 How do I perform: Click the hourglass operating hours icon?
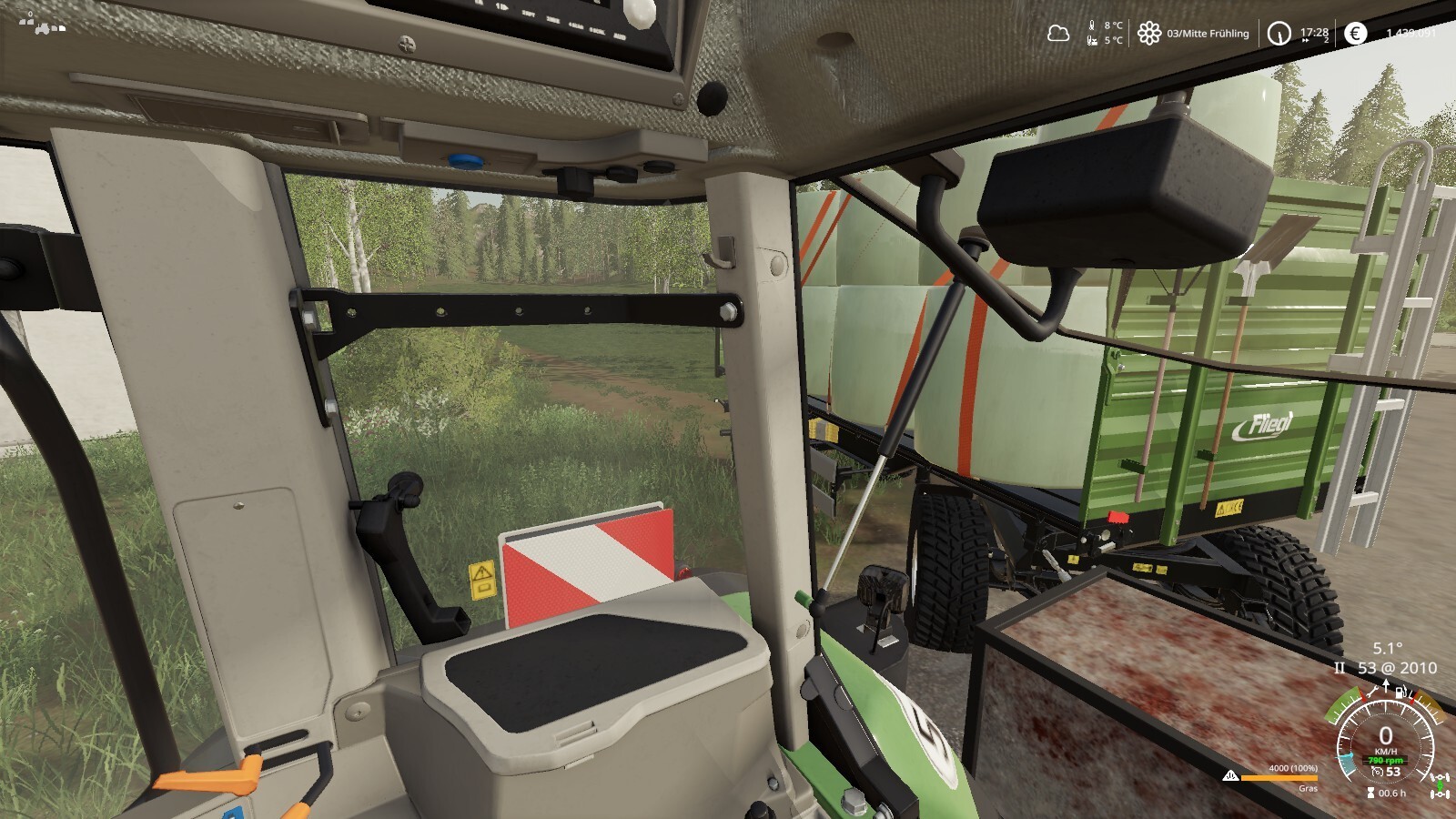click(1370, 793)
